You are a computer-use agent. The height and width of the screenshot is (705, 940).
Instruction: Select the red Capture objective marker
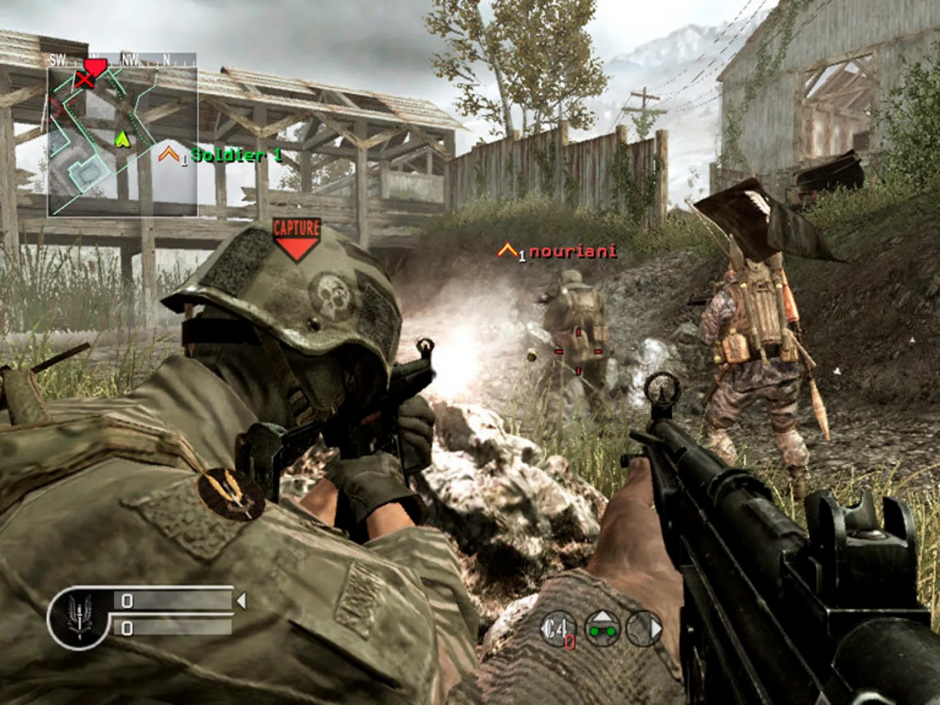tap(296, 239)
